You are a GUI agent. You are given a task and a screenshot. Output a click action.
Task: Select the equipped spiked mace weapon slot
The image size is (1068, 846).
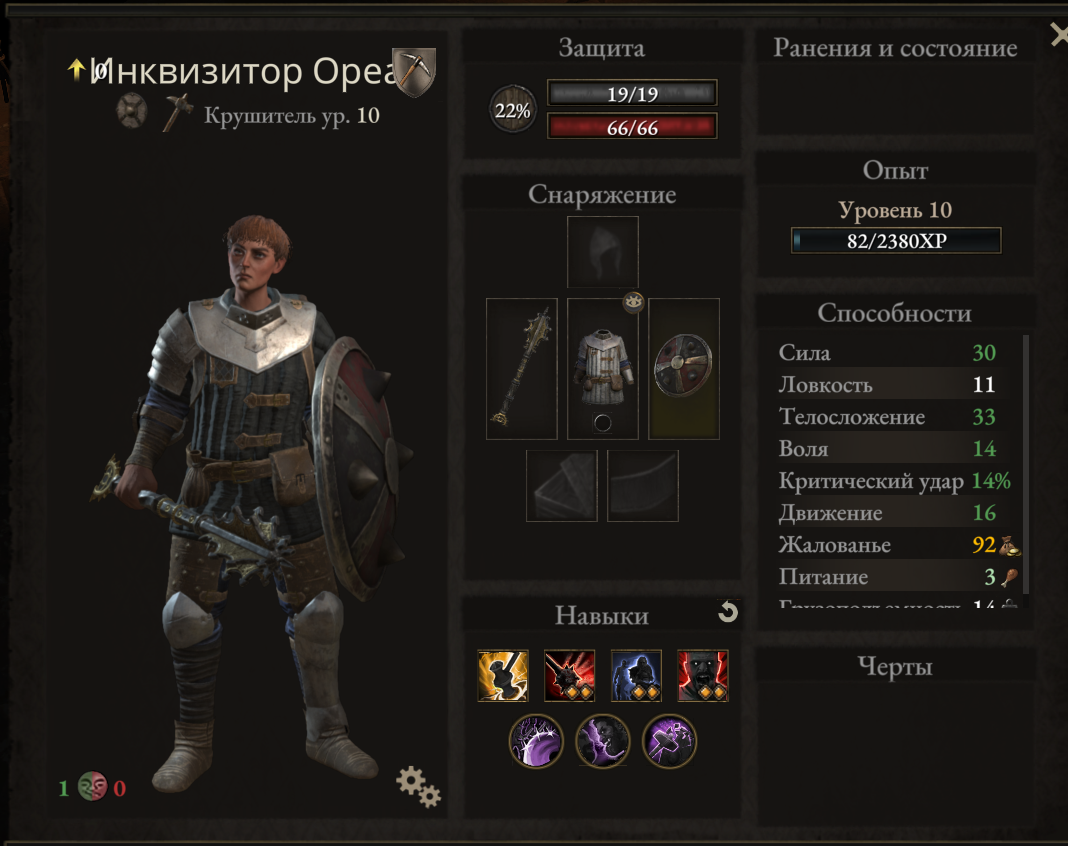[521, 369]
